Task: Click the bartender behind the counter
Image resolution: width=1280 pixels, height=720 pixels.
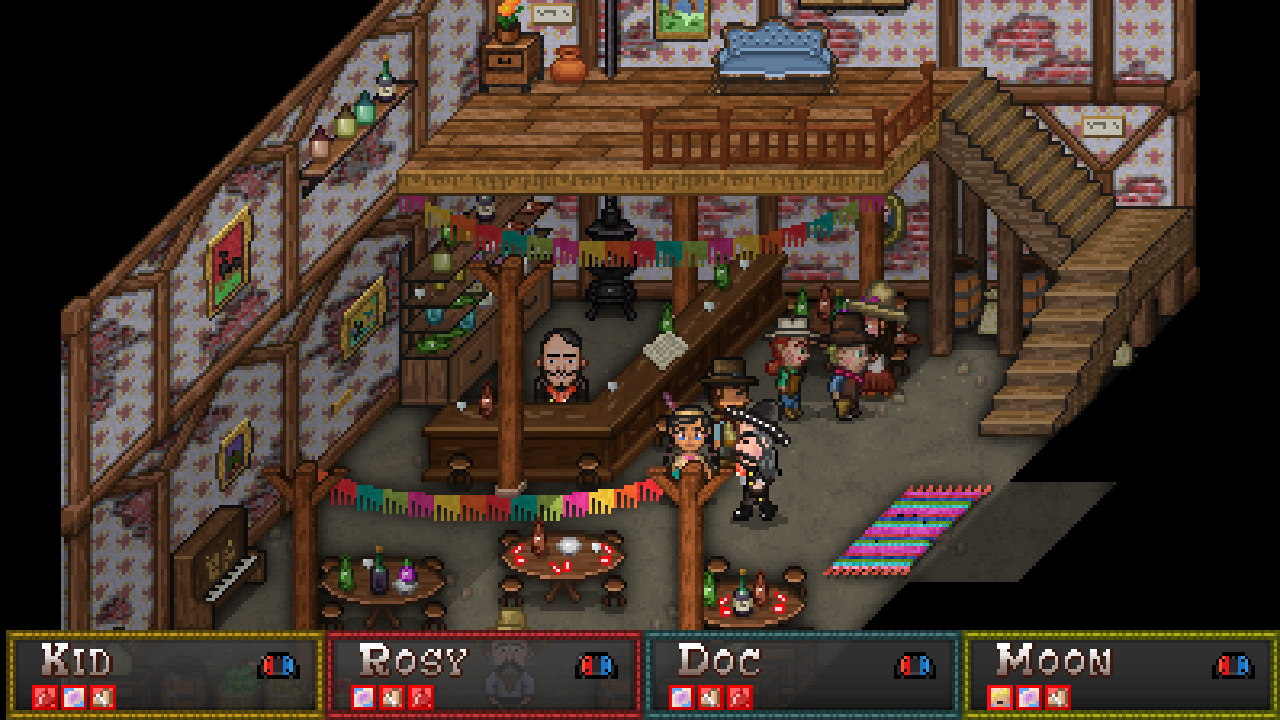Action: pos(561,370)
